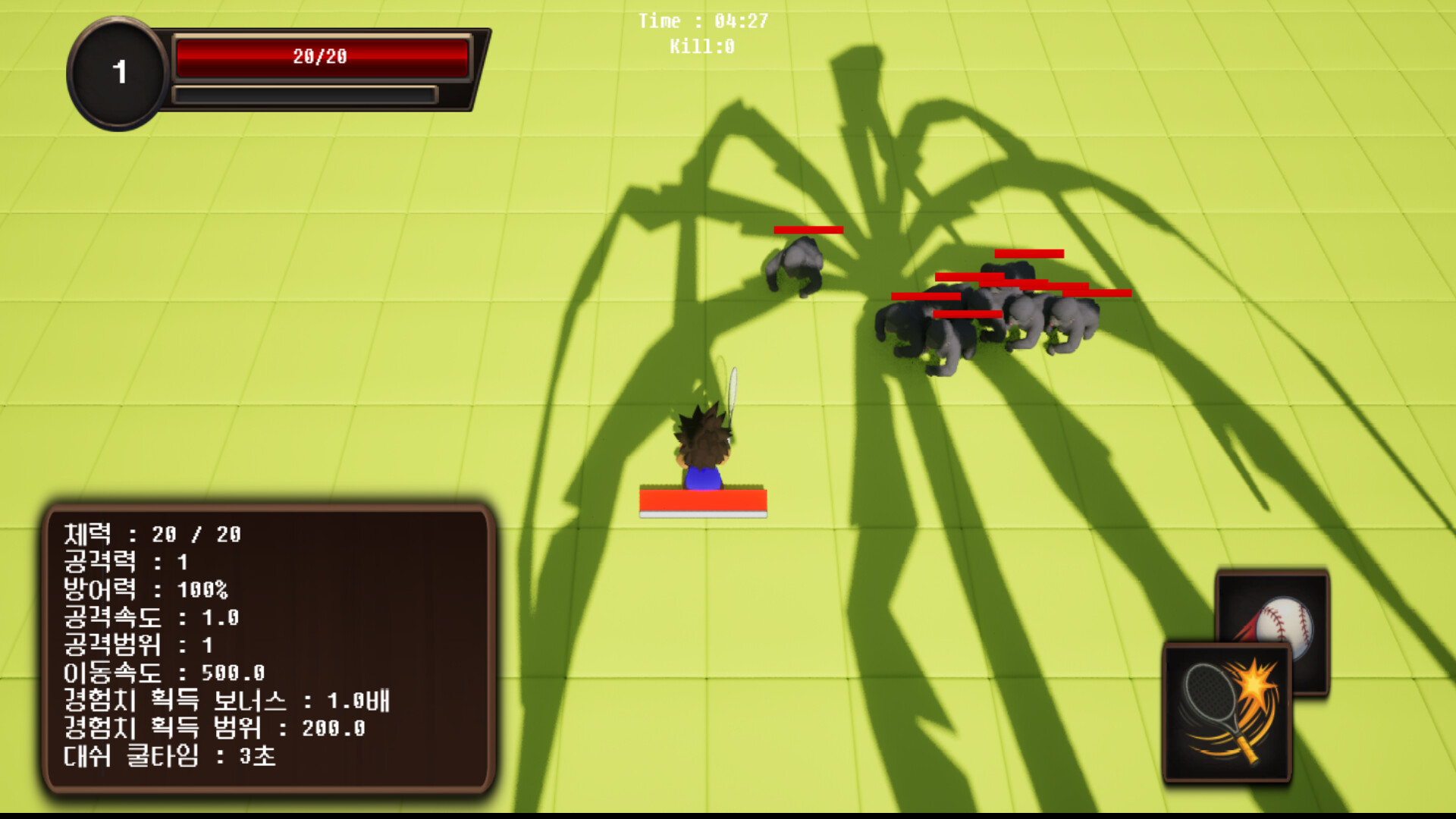The height and width of the screenshot is (819, 1456).
Task: Select the Time : 04:27 display
Action: tap(701, 22)
